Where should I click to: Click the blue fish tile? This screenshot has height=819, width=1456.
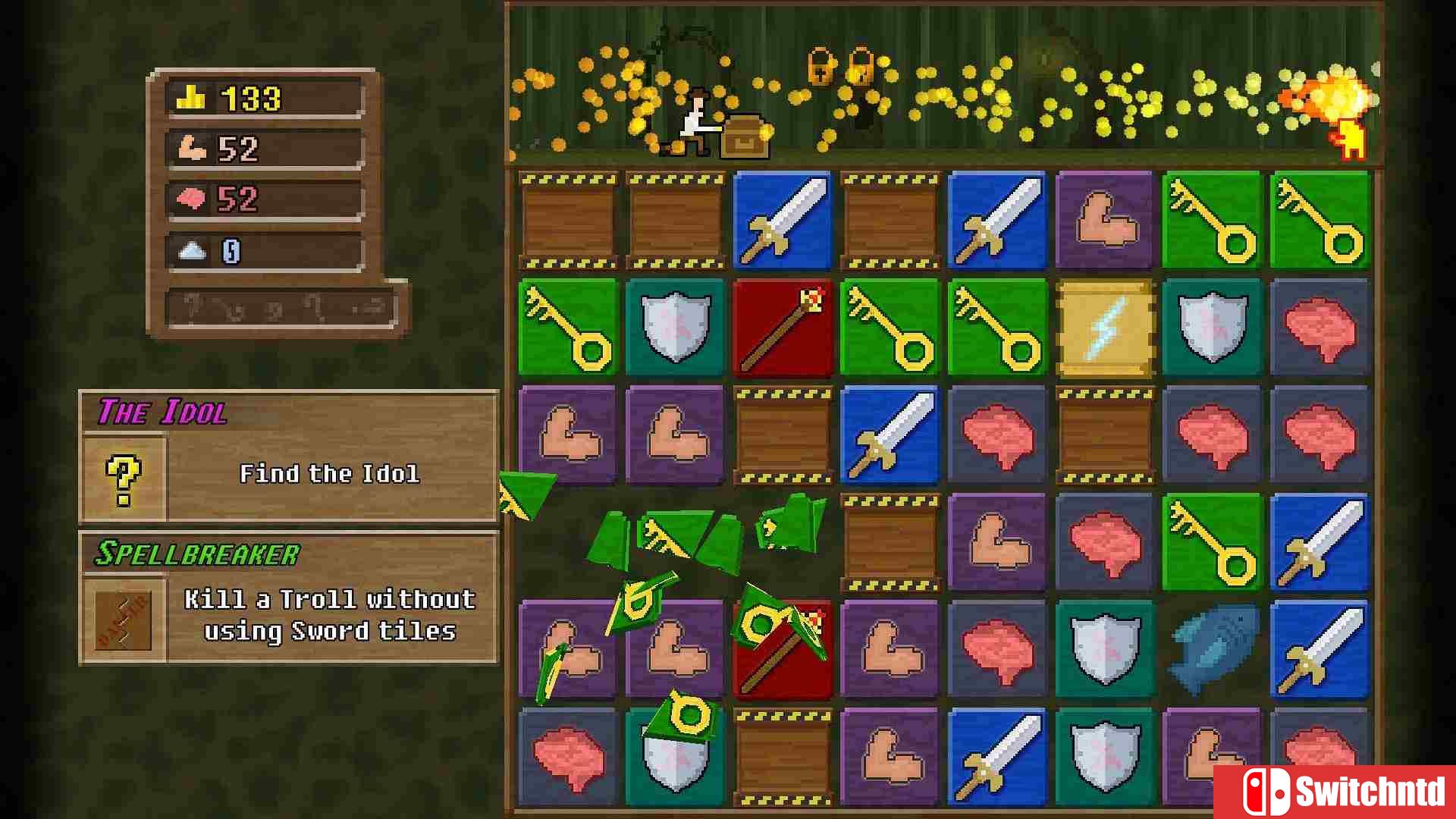tap(1213, 650)
